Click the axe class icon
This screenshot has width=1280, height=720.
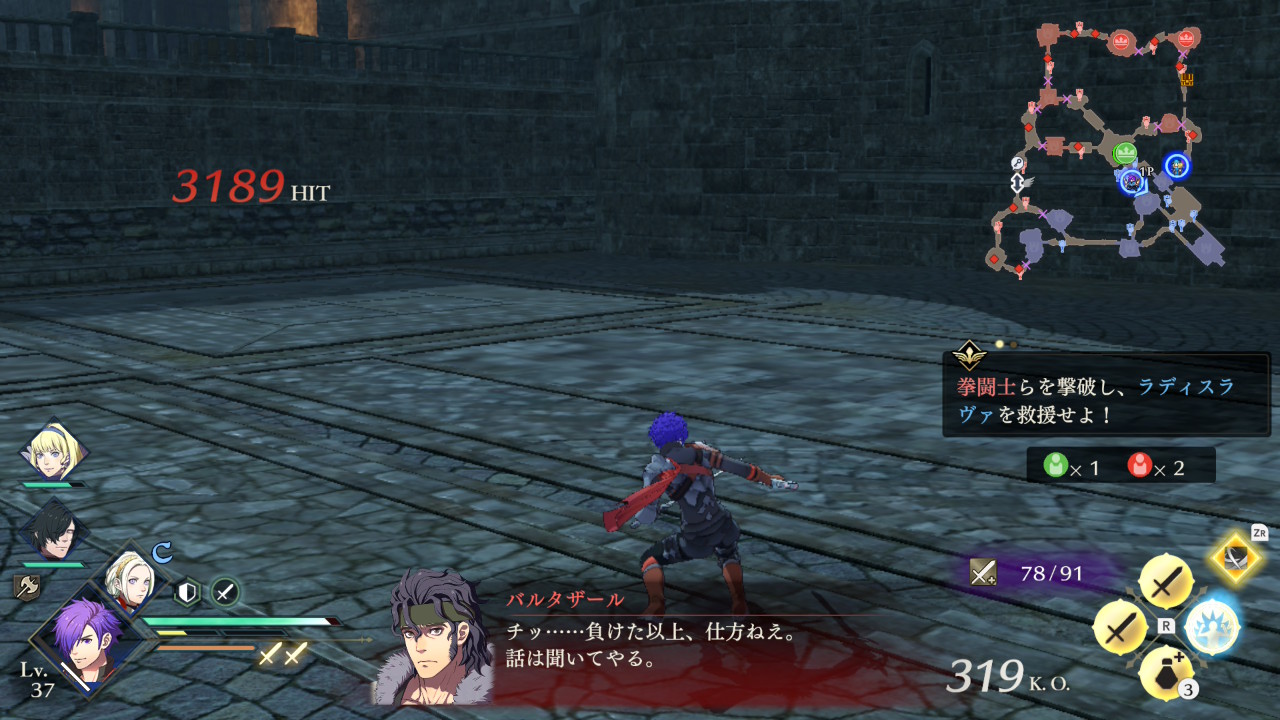click(25, 586)
